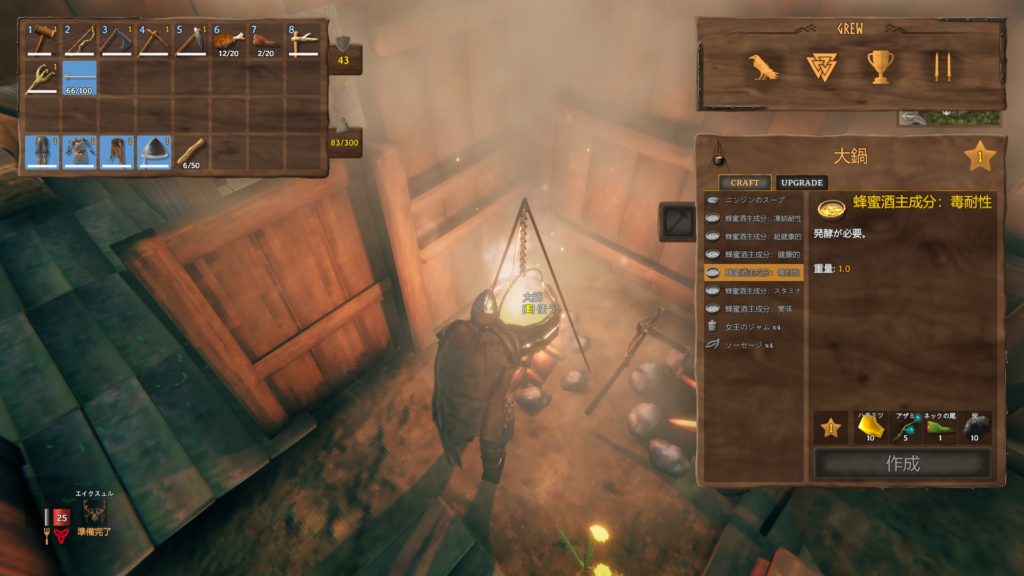1024x576 pixels.
Task: Select the cooked meat stack 12/20
Action: pyautogui.click(x=230, y=42)
